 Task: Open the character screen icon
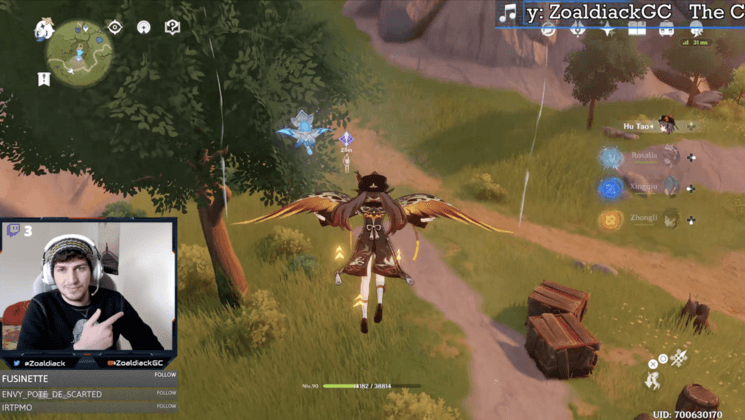tap(694, 29)
